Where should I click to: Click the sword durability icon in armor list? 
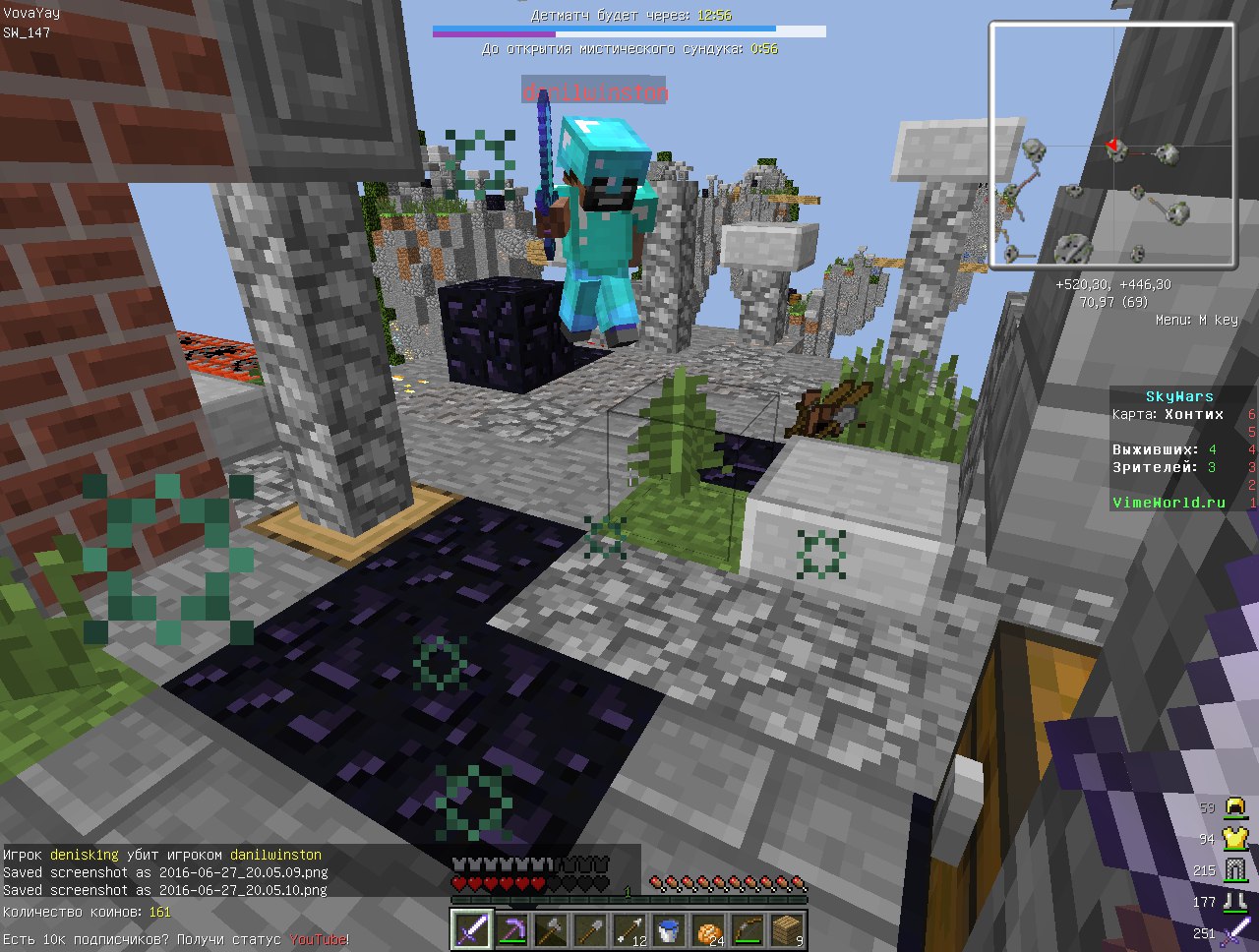(1235, 932)
